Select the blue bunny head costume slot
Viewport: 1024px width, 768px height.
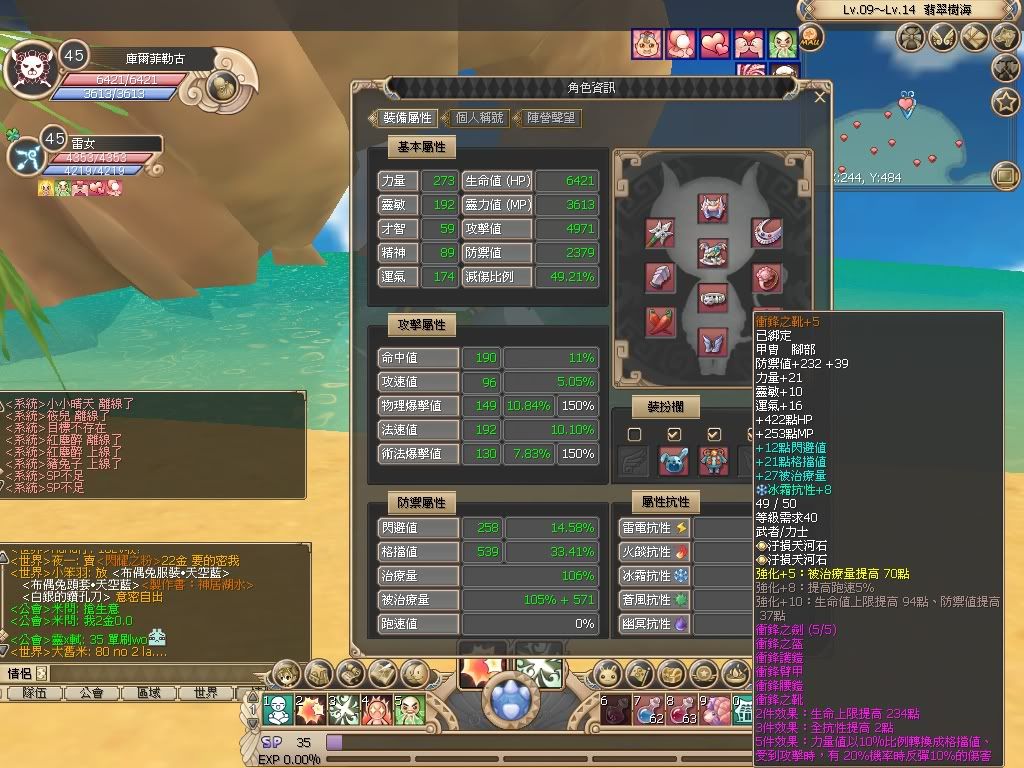click(x=673, y=461)
